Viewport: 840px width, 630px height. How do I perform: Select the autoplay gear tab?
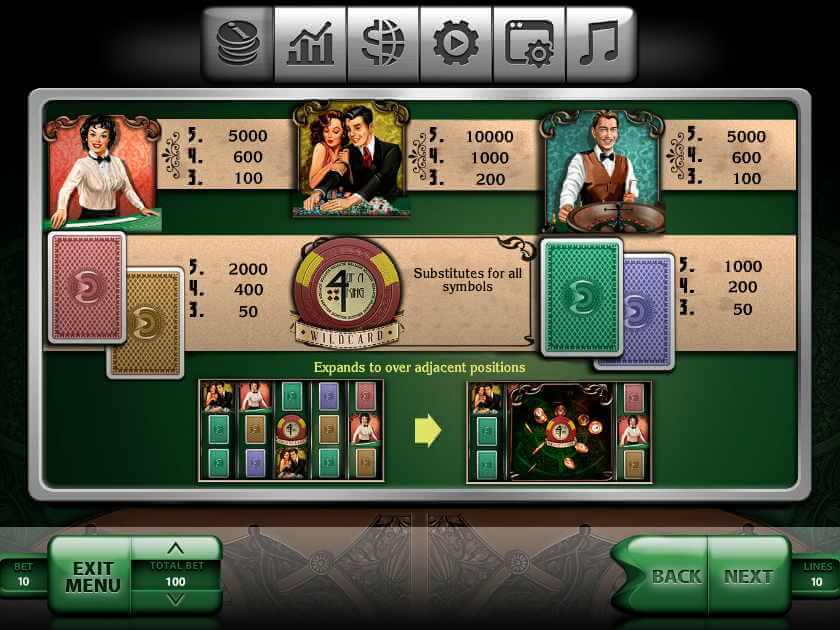tap(456, 43)
